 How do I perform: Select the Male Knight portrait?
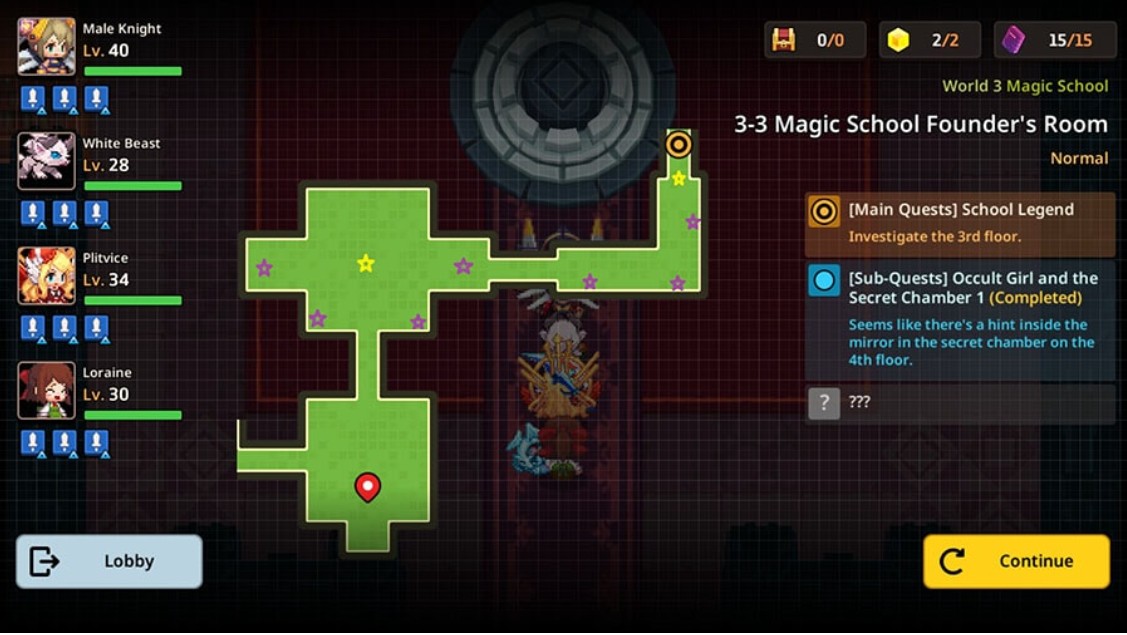[x=46, y=46]
